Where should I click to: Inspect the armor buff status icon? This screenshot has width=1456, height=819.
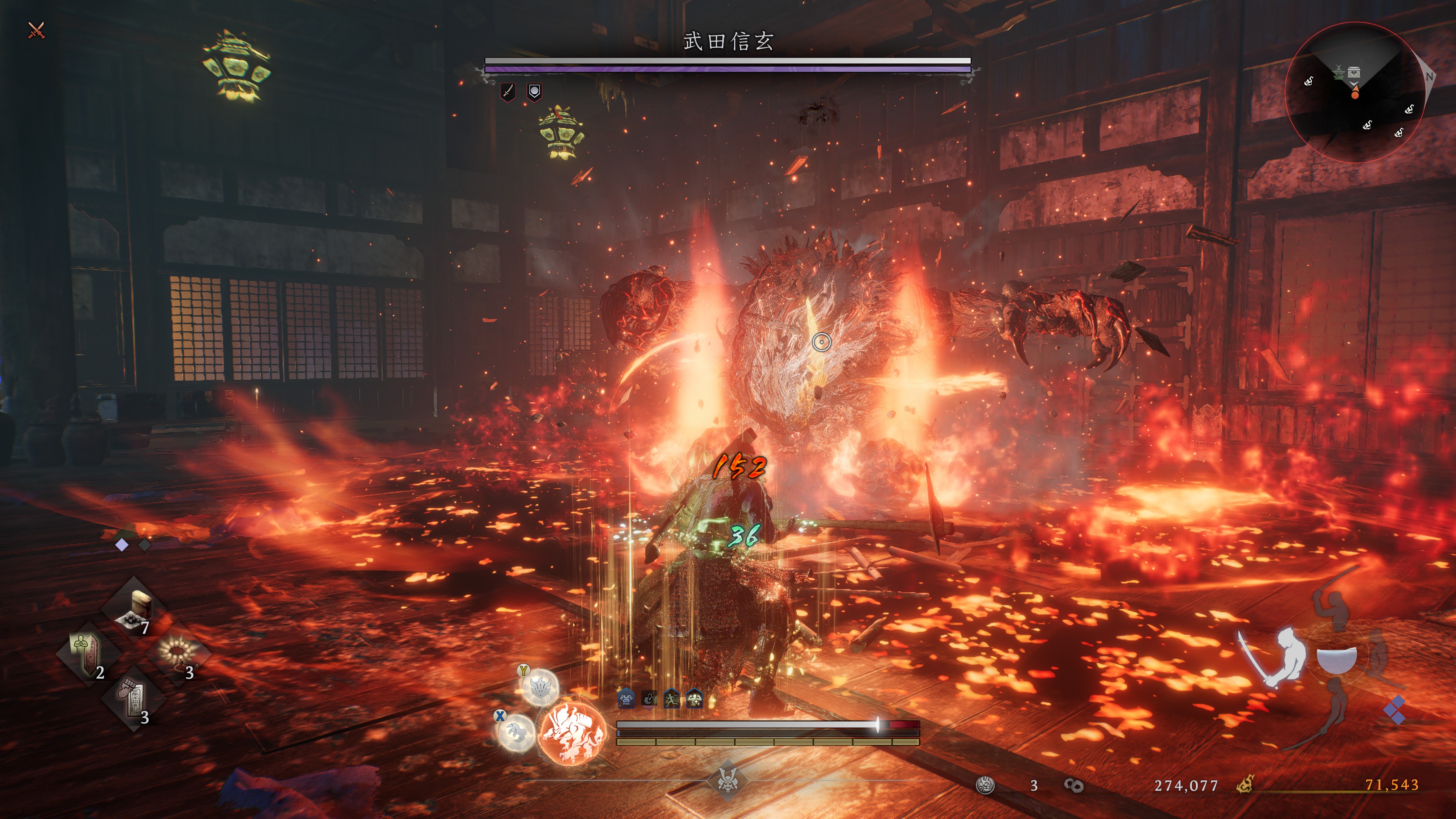(x=626, y=699)
